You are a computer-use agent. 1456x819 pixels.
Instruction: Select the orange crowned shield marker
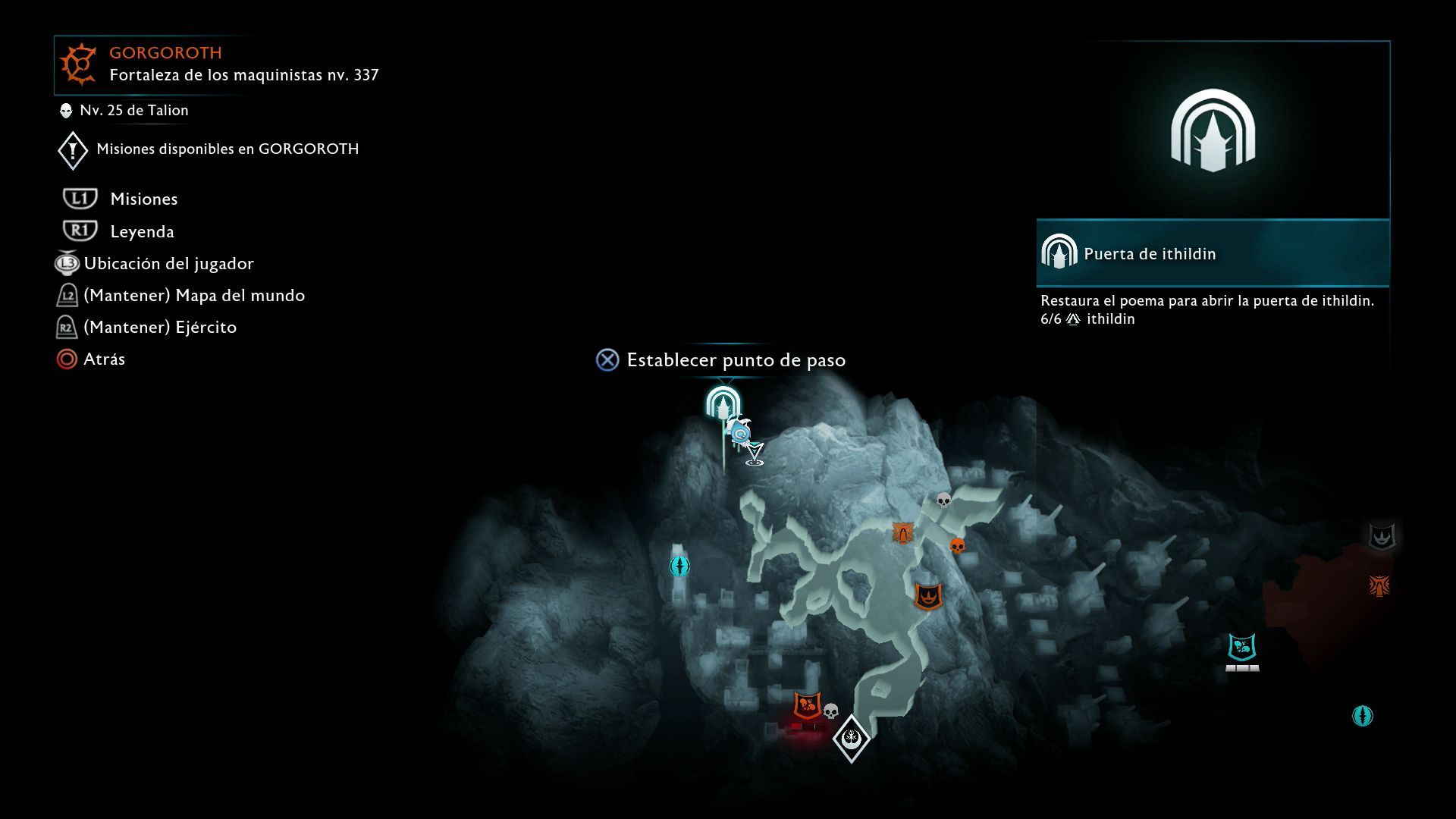click(928, 596)
